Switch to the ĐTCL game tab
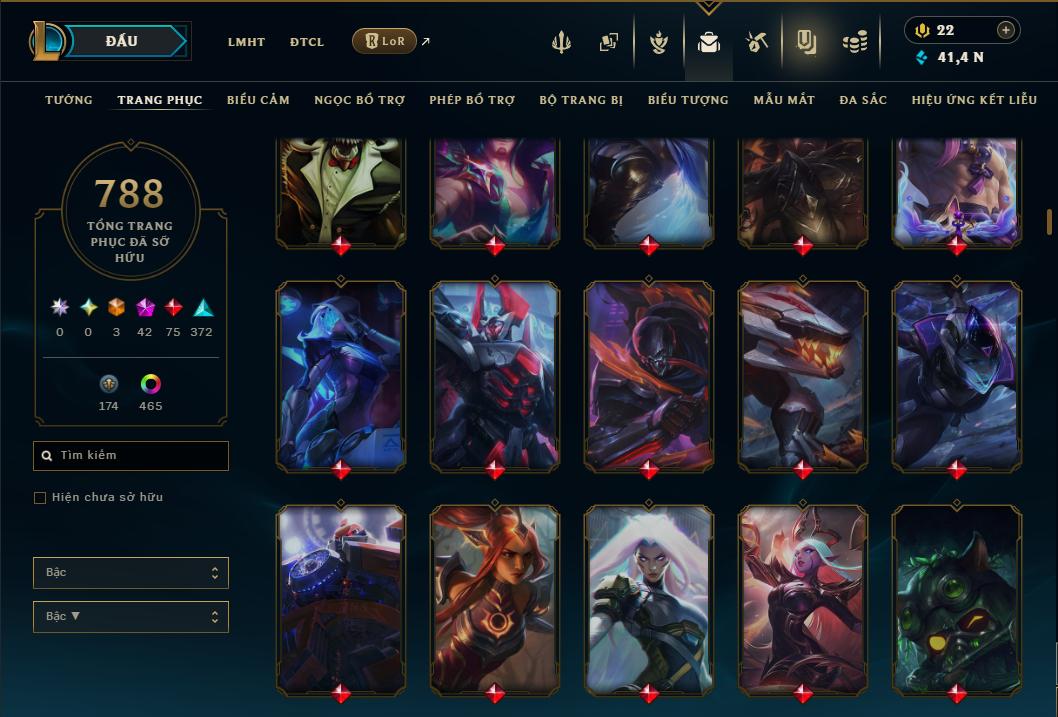The image size is (1058, 717). (x=307, y=42)
